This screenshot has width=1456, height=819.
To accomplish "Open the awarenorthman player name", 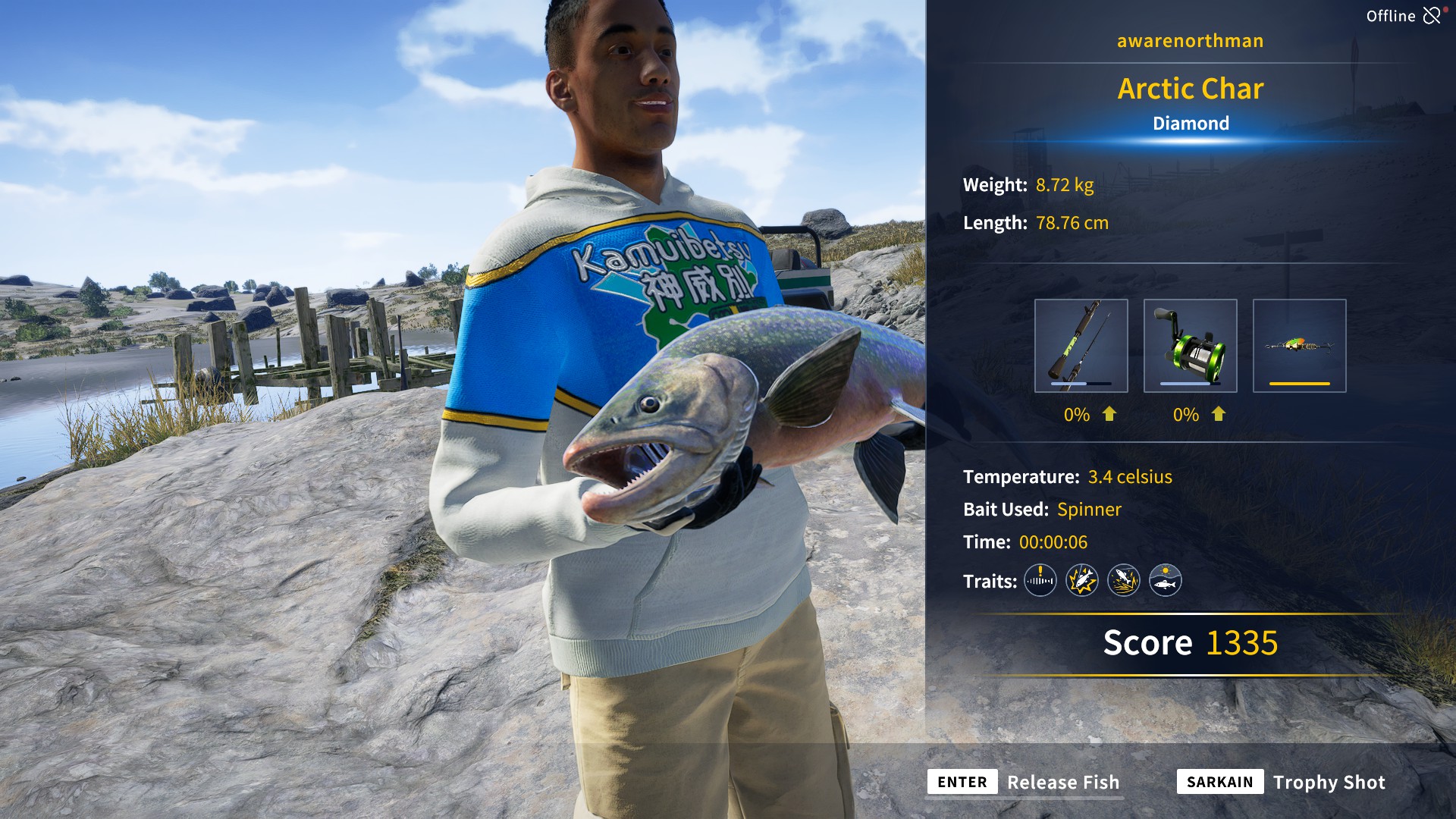I will point(1189,40).
